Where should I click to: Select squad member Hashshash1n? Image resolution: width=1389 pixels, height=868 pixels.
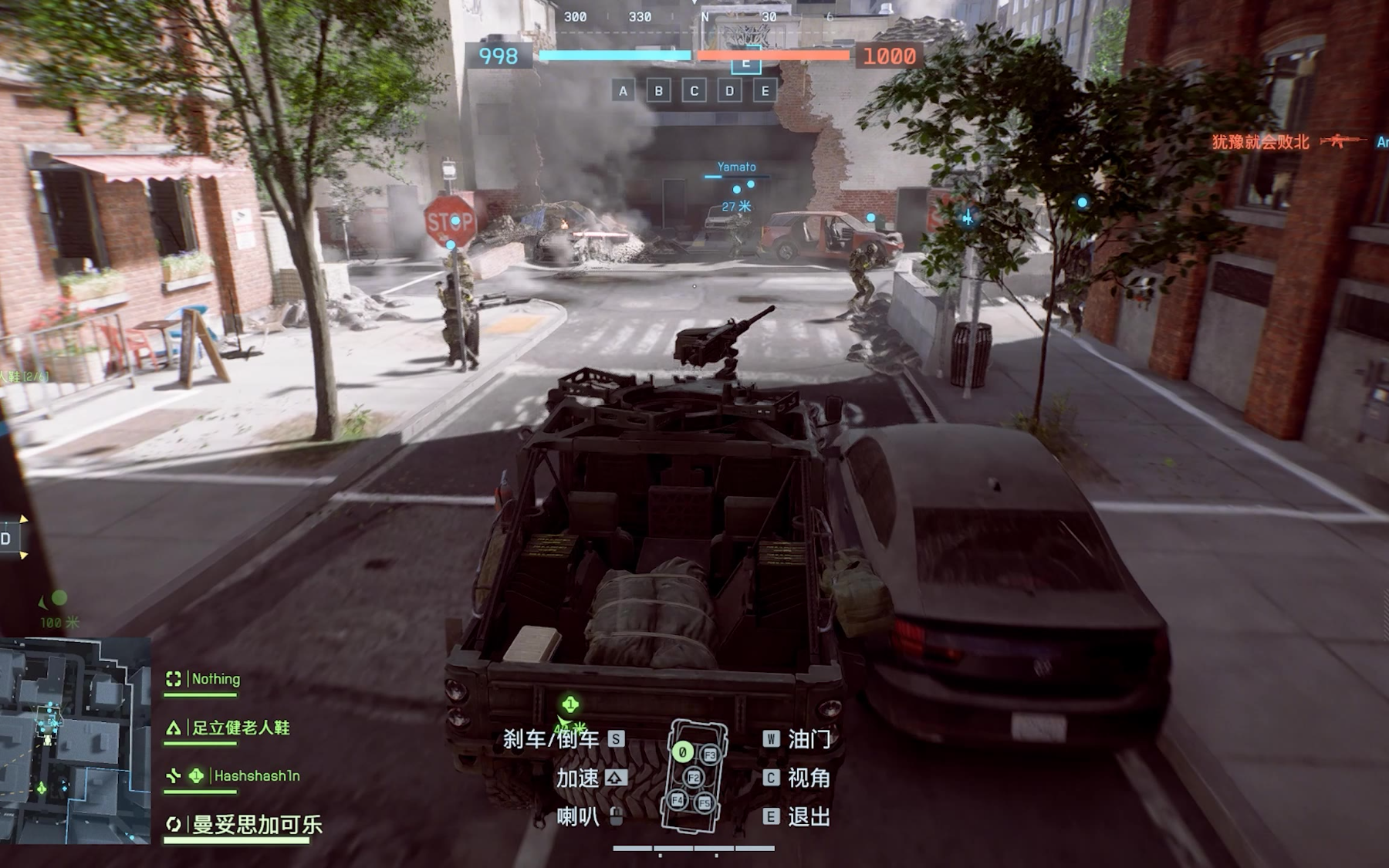point(256,775)
